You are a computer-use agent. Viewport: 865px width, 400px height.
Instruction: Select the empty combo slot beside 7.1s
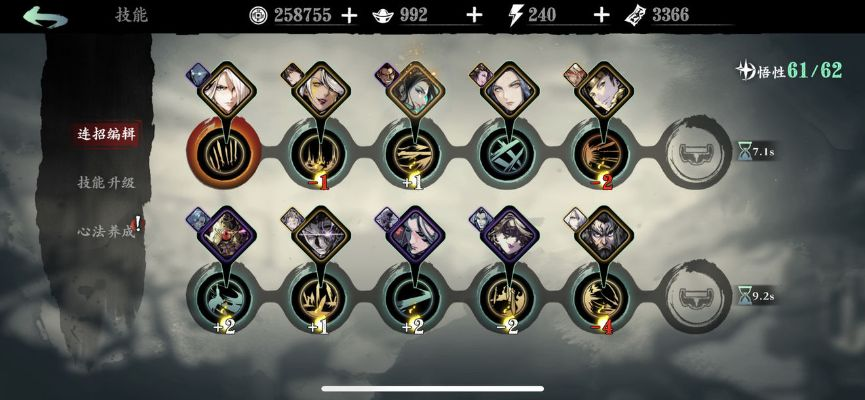coord(696,152)
